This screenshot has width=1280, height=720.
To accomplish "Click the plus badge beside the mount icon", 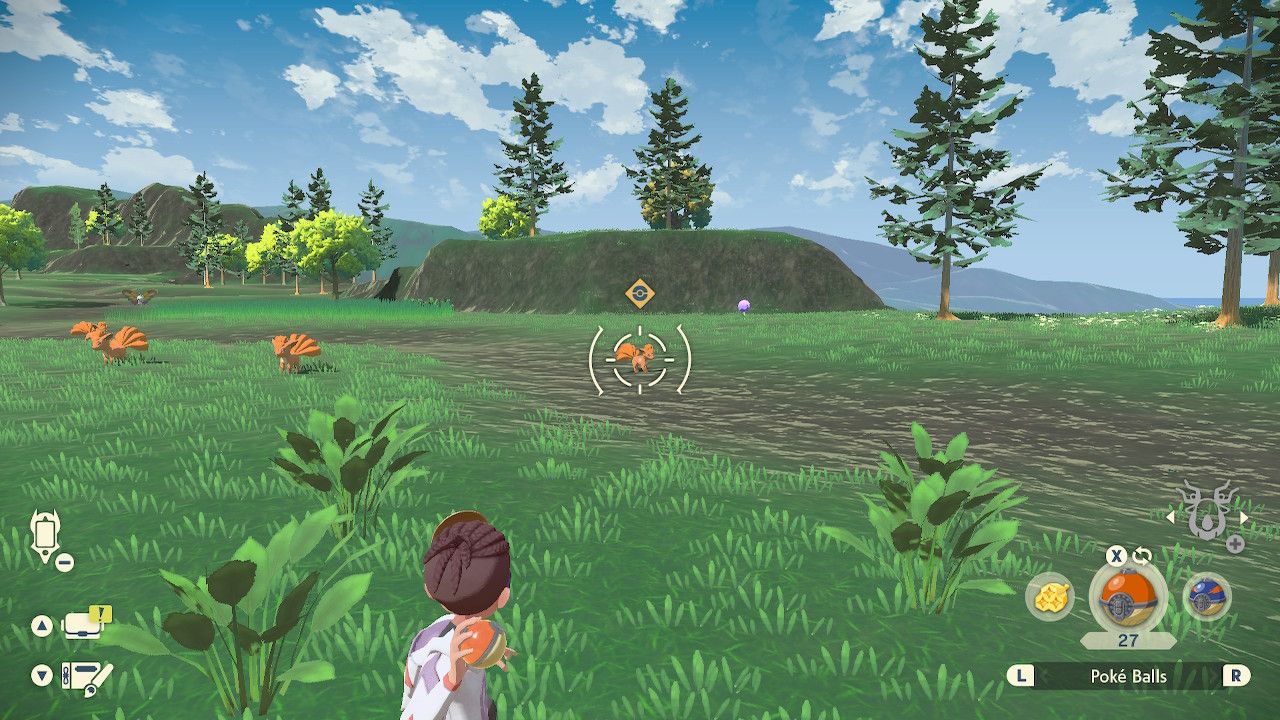I will coord(1237,543).
